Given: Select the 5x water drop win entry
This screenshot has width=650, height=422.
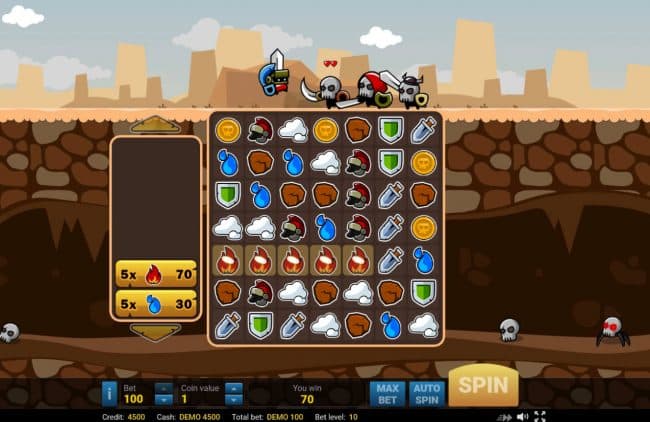Looking at the screenshot, I should pyautogui.click(x=156, y=303).
